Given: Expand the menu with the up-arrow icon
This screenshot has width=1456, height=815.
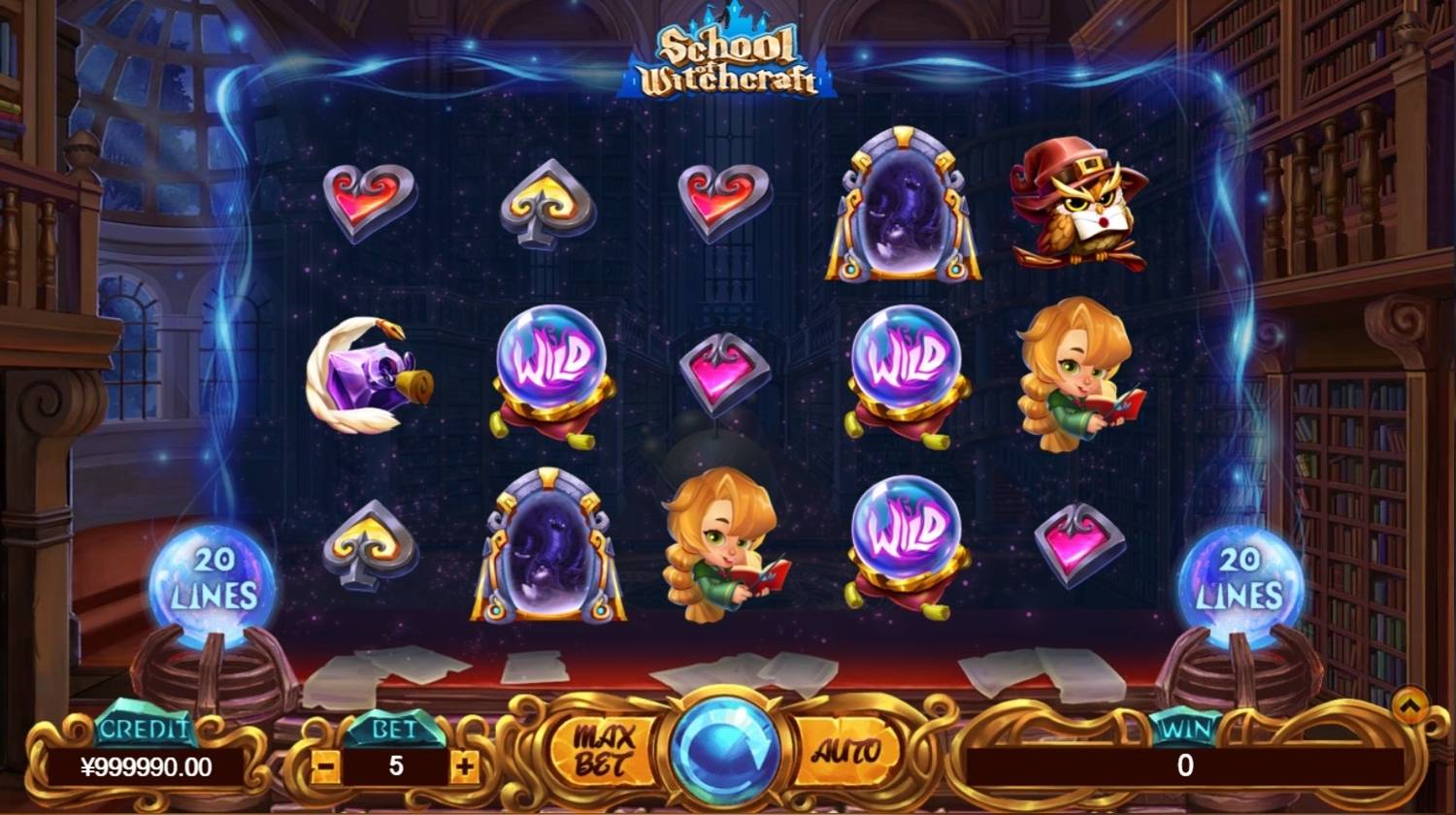Looking at the screenshot, I should 1409,702.
